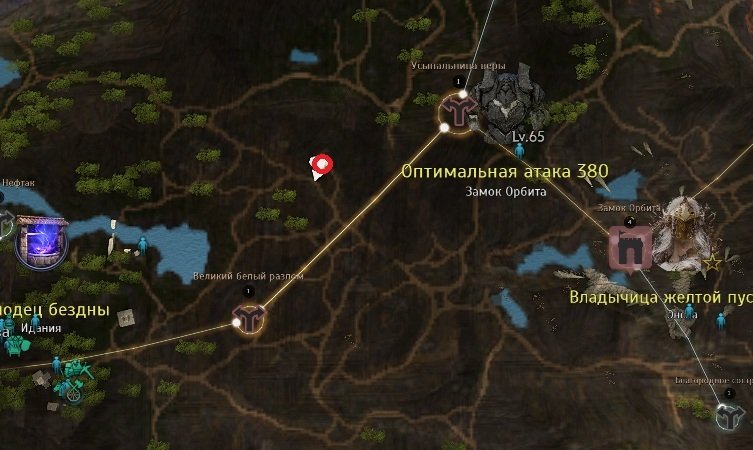Select the Lv.65 stone golem boss icon
This screenshot has width=753, height=450.
[508, 102]
